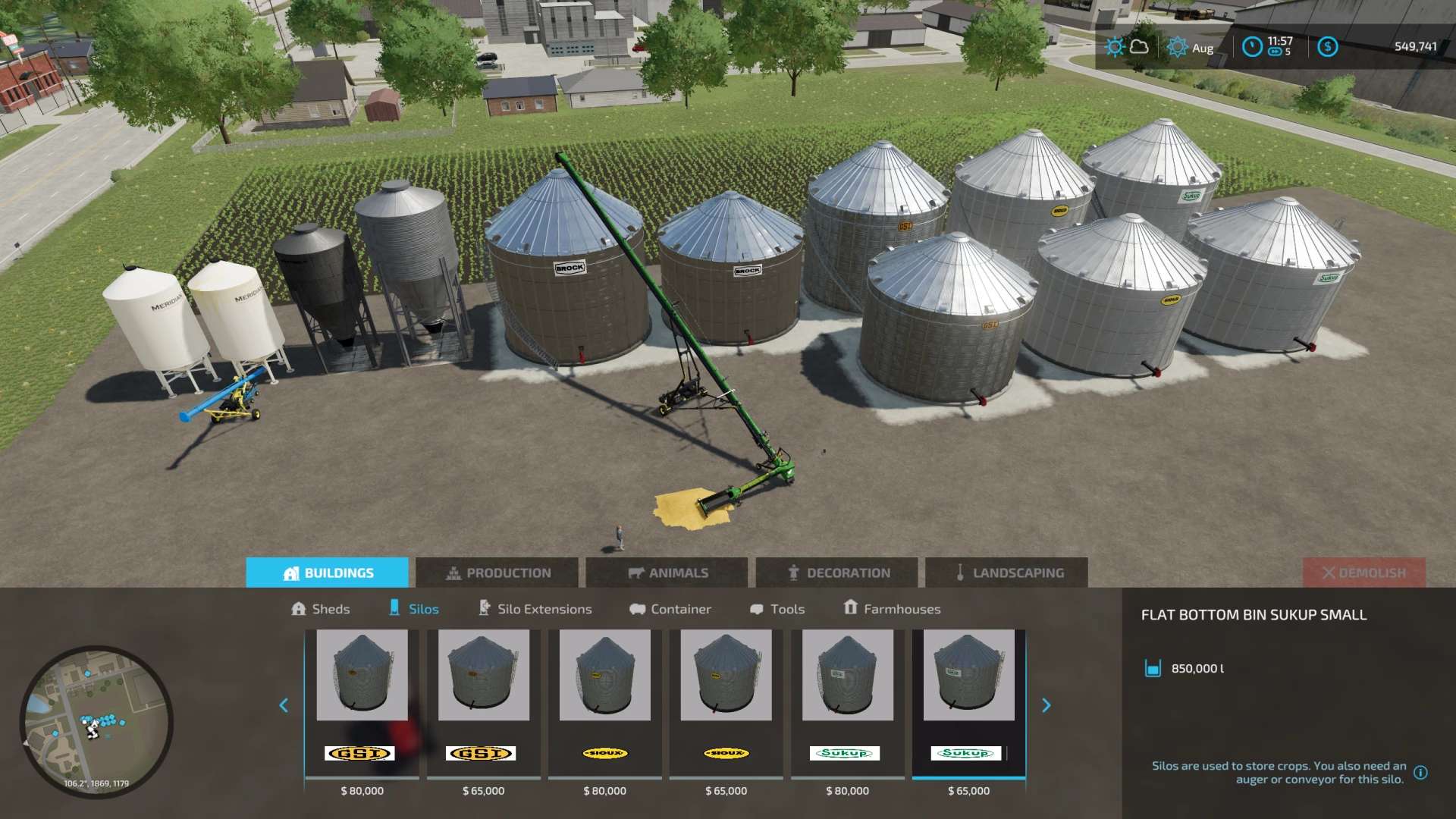
Task: Select the Silos subcategory
Action: pos(414,609)
